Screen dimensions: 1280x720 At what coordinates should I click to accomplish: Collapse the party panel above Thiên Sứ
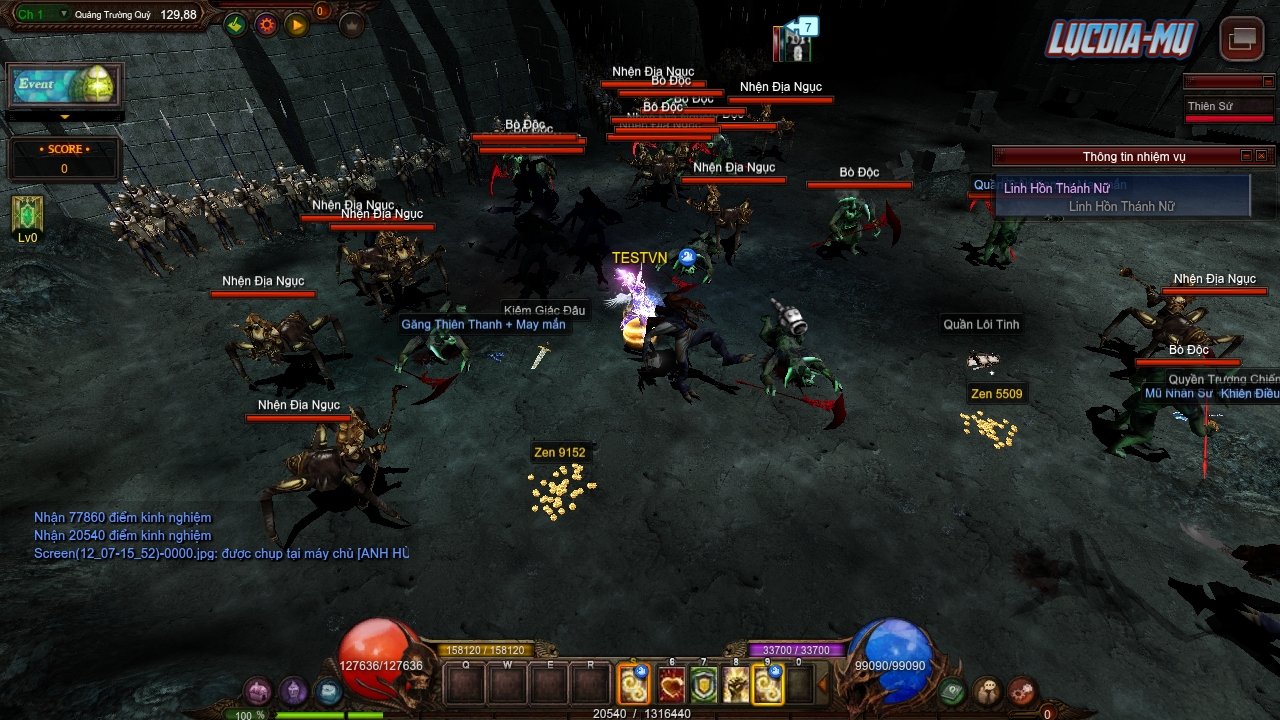[1268, 82]
